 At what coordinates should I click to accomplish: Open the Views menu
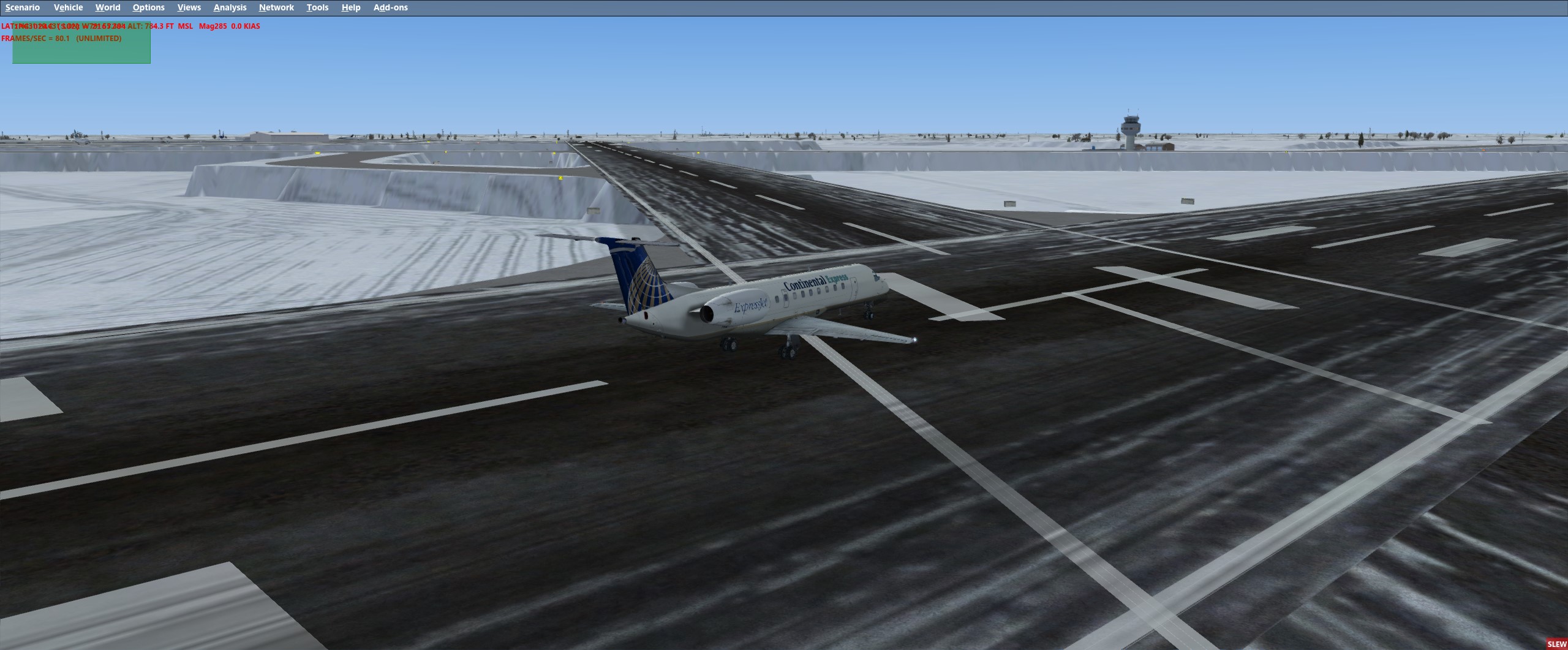tap(189, 7)
